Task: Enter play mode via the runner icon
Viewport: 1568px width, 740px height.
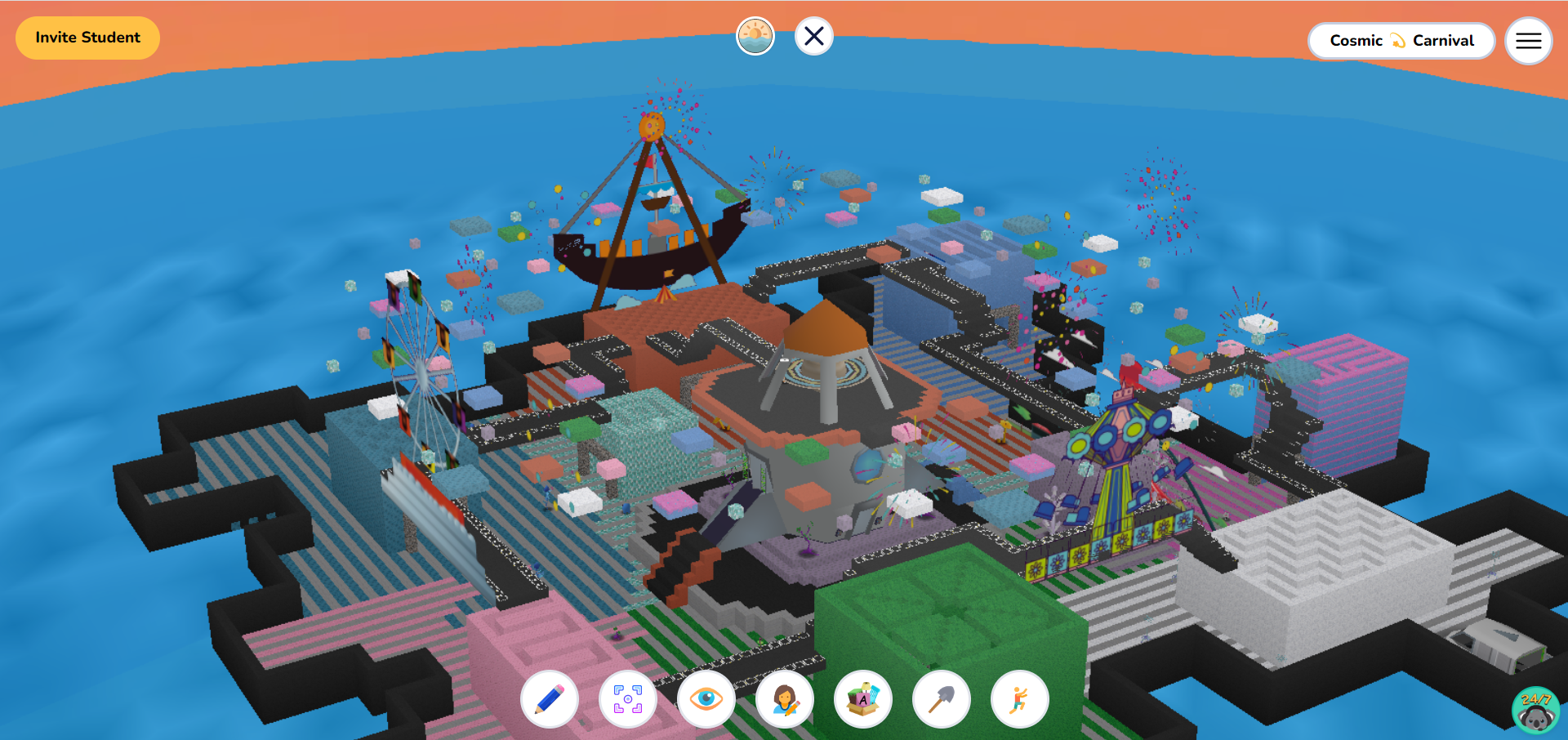Action: coord(1019,699)
